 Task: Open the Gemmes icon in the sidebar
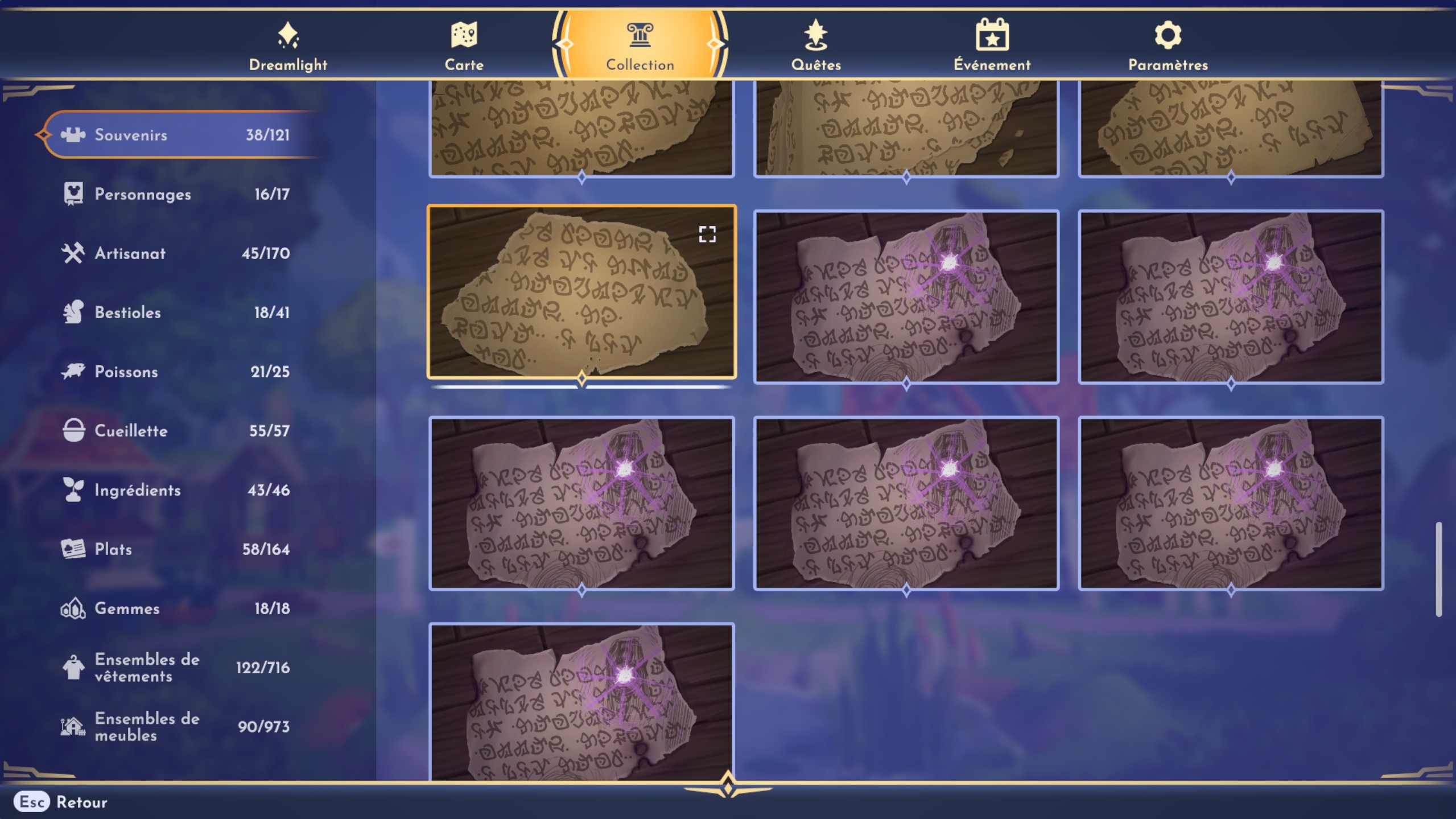click(75, 608)
